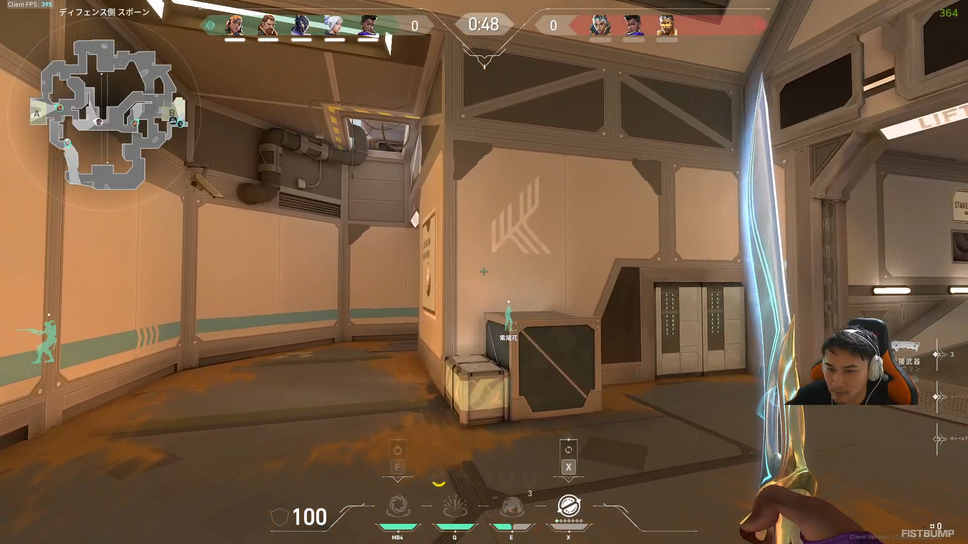Image resolution: width=968 pixels, height=544 pixels.
Task: Click the hooded dark-blue ally portrait
Action: coord(301,26)
